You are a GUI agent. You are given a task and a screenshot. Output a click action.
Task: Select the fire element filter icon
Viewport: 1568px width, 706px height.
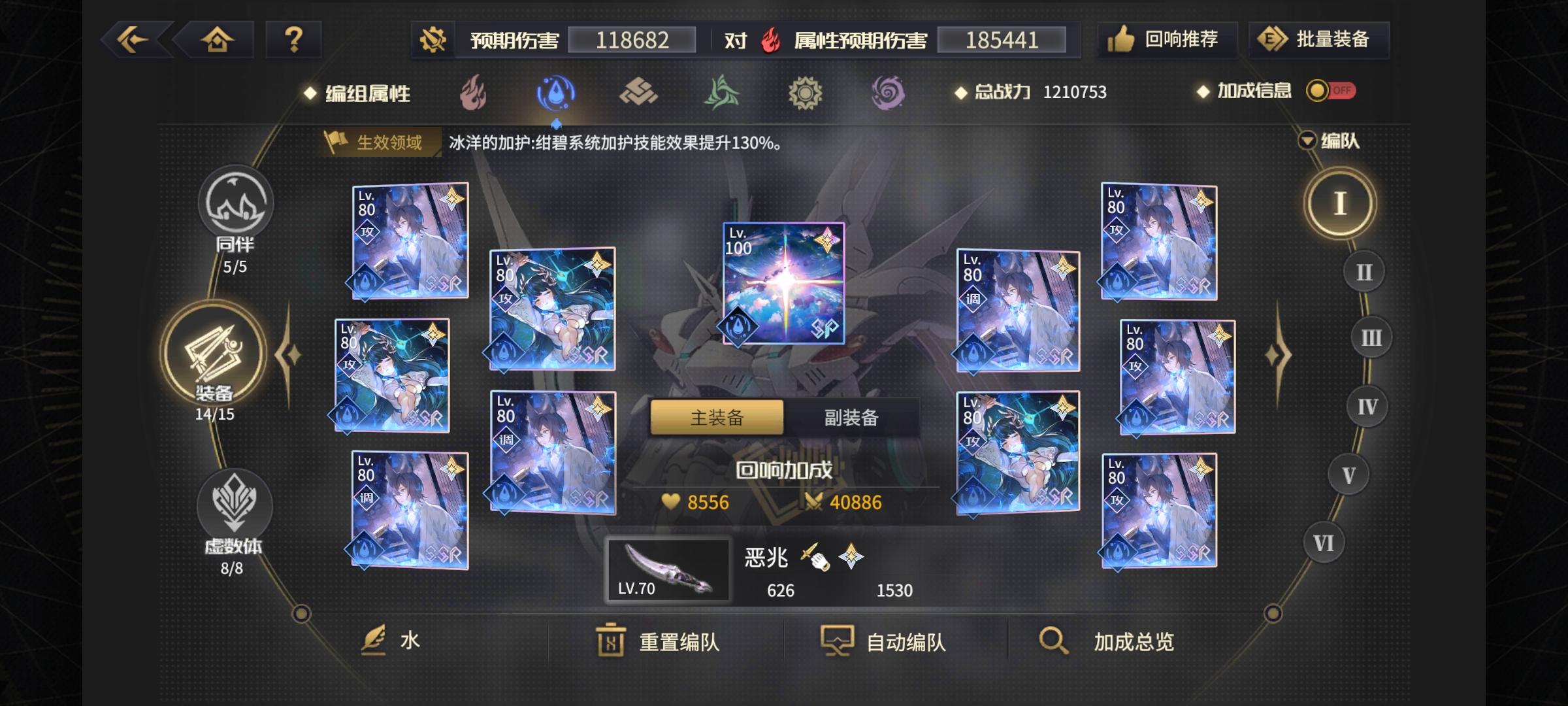[472, 93]
